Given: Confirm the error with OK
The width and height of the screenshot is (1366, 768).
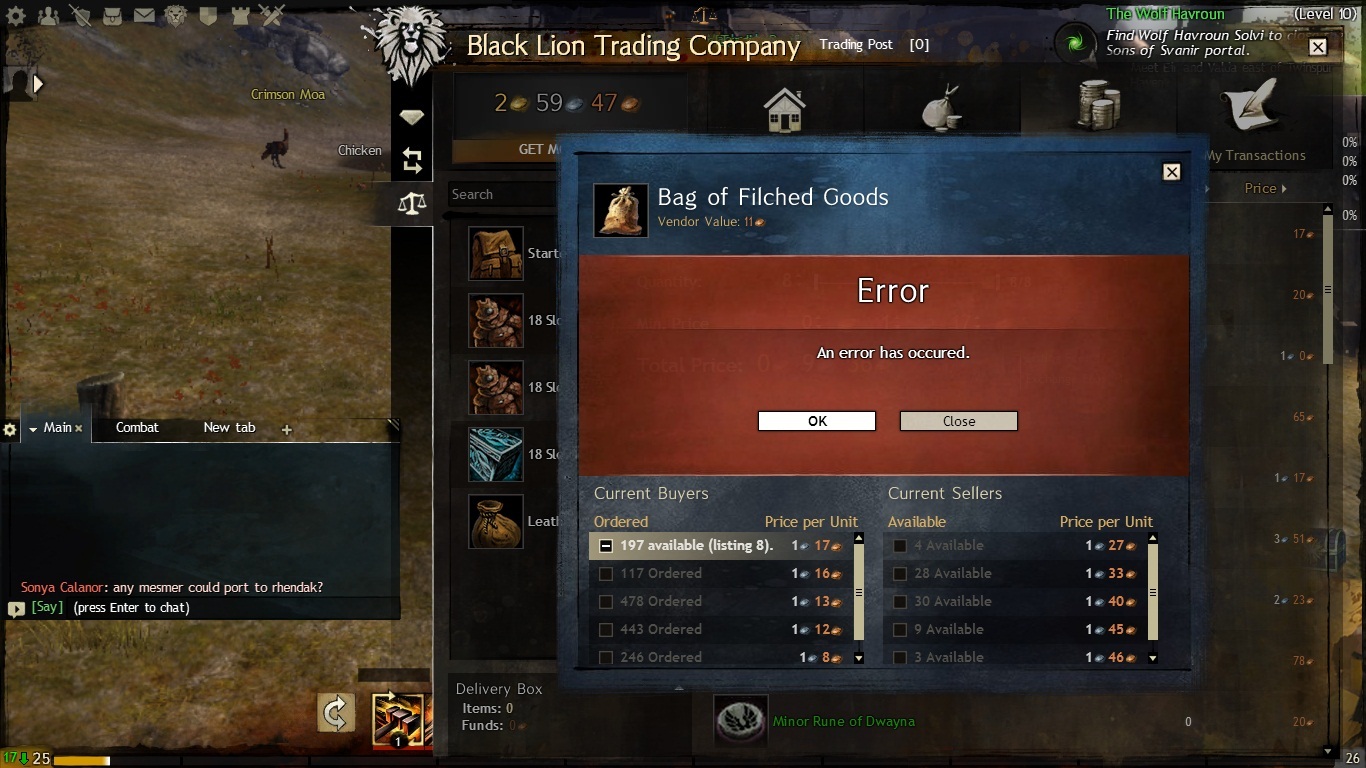Looking at the screenshot, I should 816,421.
